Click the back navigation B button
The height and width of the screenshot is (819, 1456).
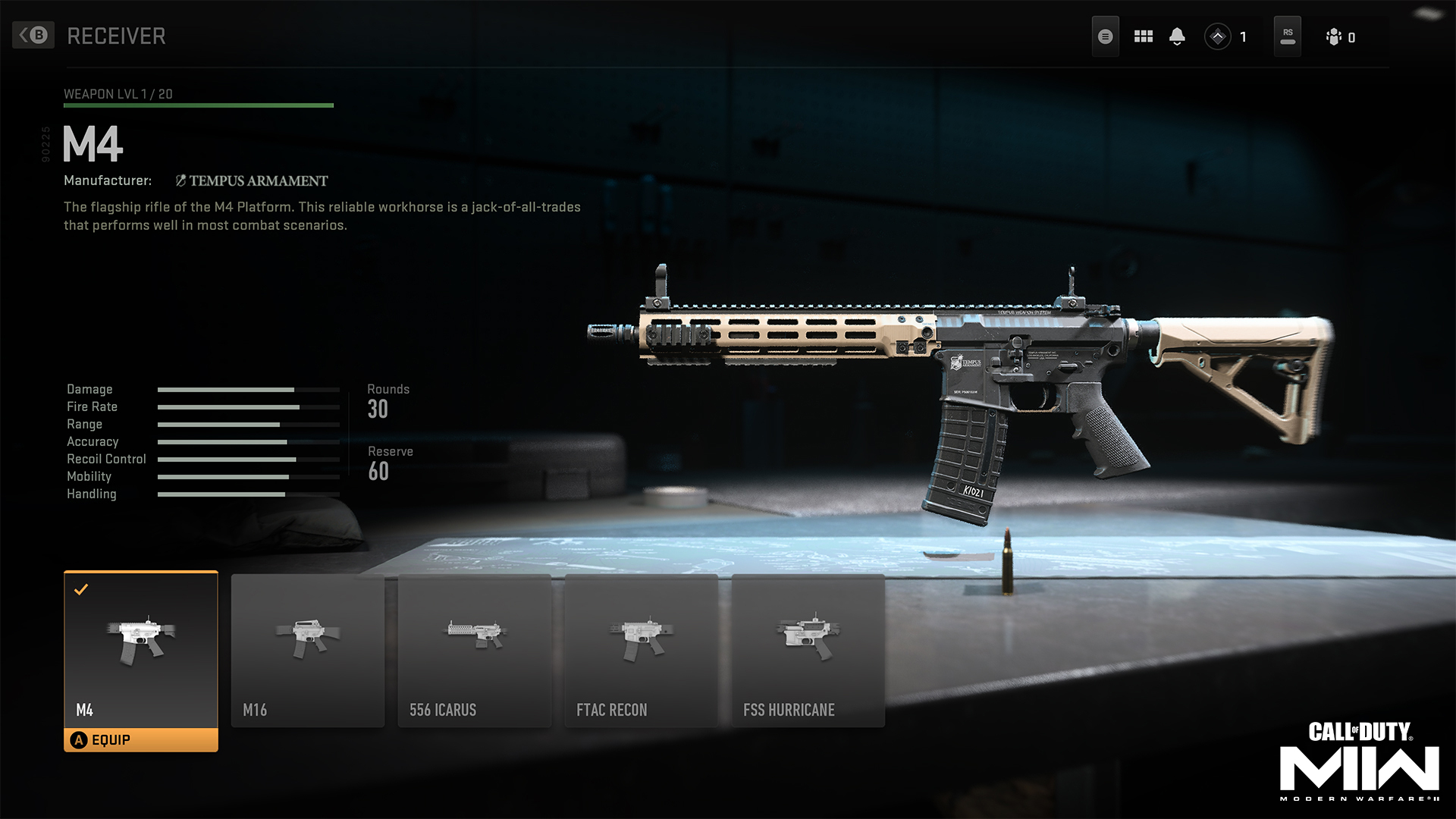click(x=34, y=36)
